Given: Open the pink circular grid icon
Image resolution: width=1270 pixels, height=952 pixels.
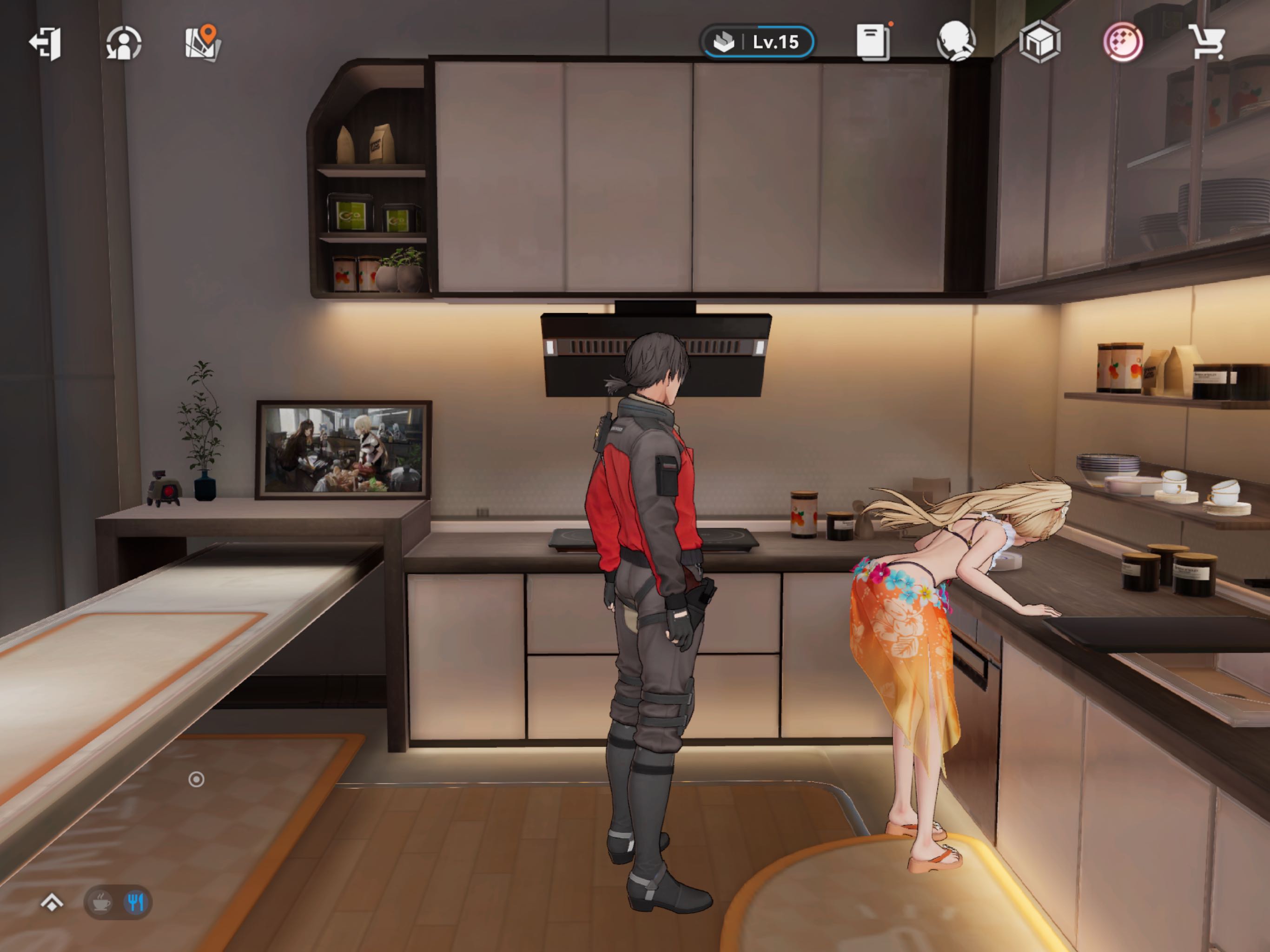Looking at the screenshot, I should pos(1123,41).
